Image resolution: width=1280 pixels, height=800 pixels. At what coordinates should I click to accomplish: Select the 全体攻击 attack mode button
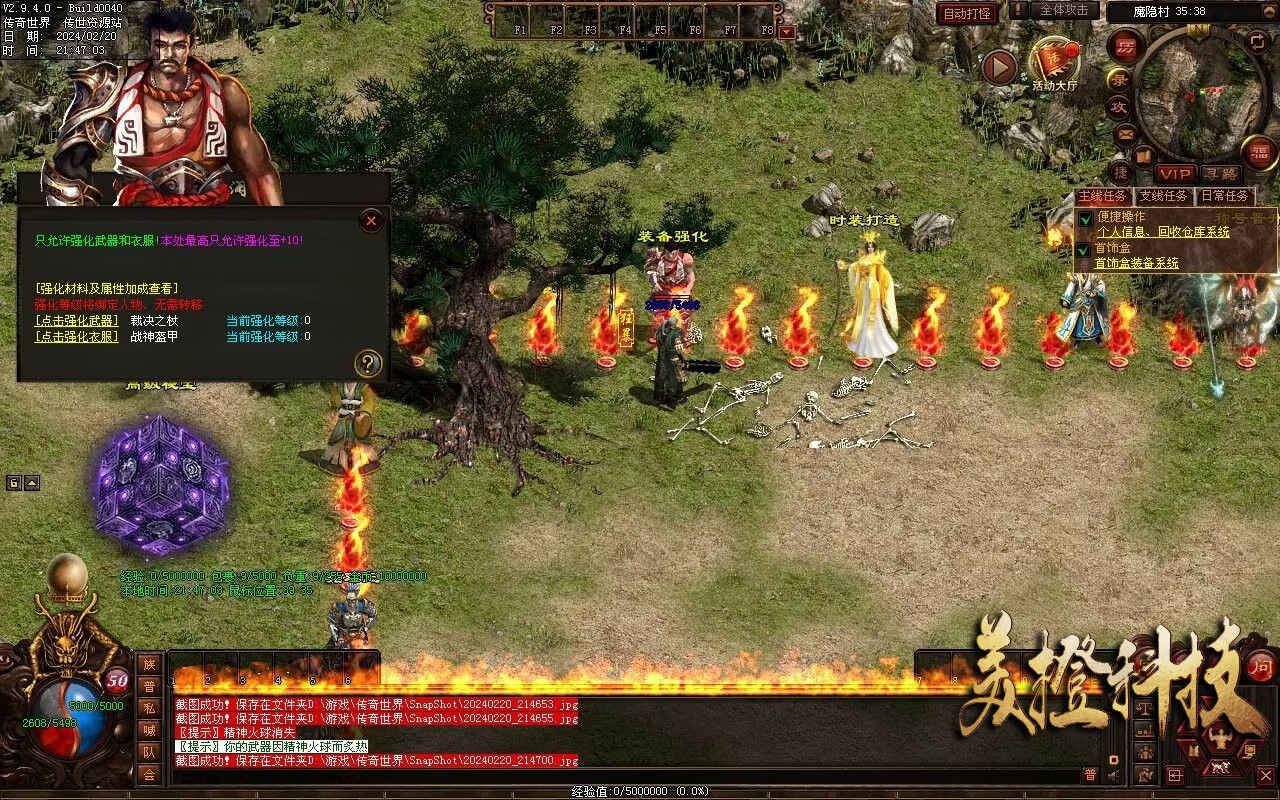click(x=1064, y=10)
